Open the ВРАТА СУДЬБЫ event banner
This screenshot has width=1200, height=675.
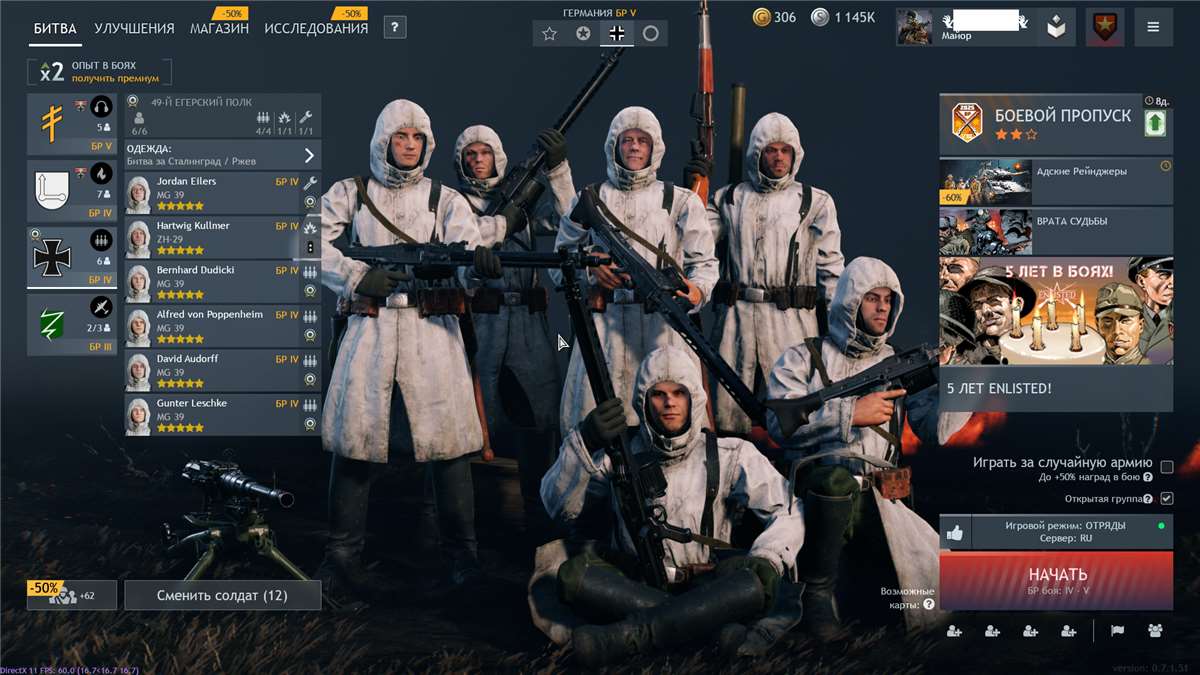(x=1056, y=231)
